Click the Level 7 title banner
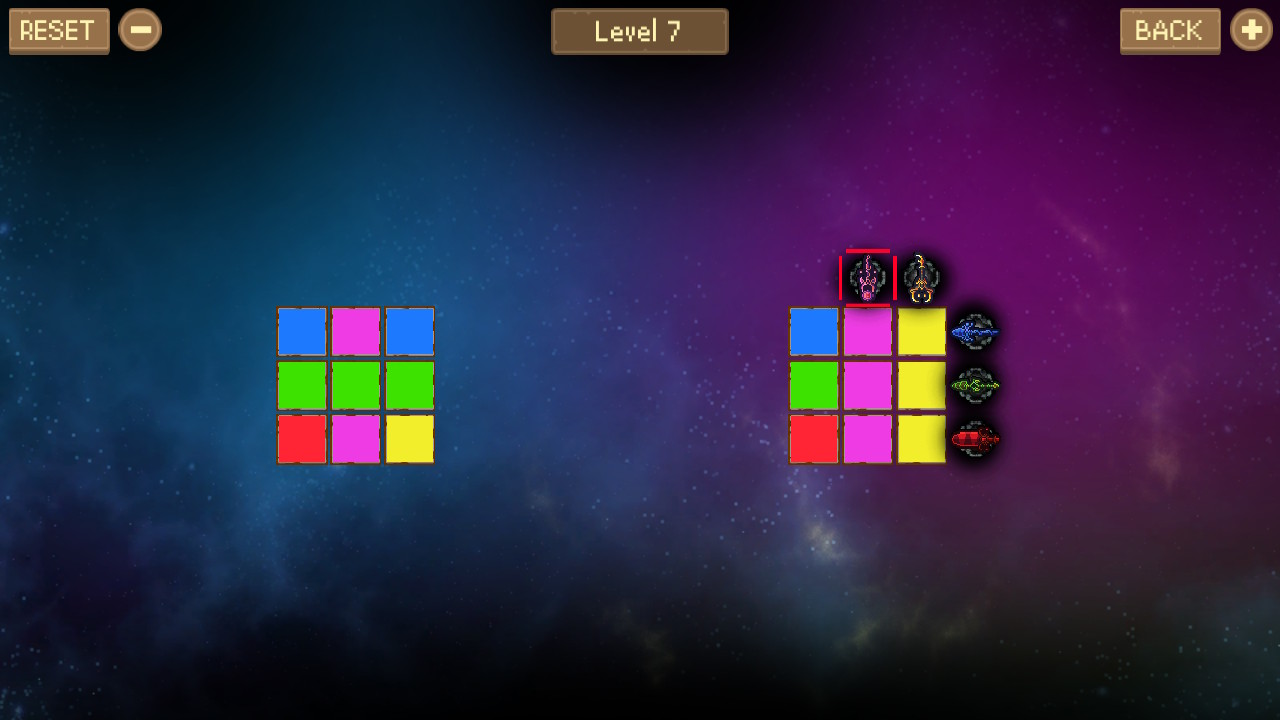This screenshot has height=720, width=1280. pyautogui.click(x=639, y=31)
